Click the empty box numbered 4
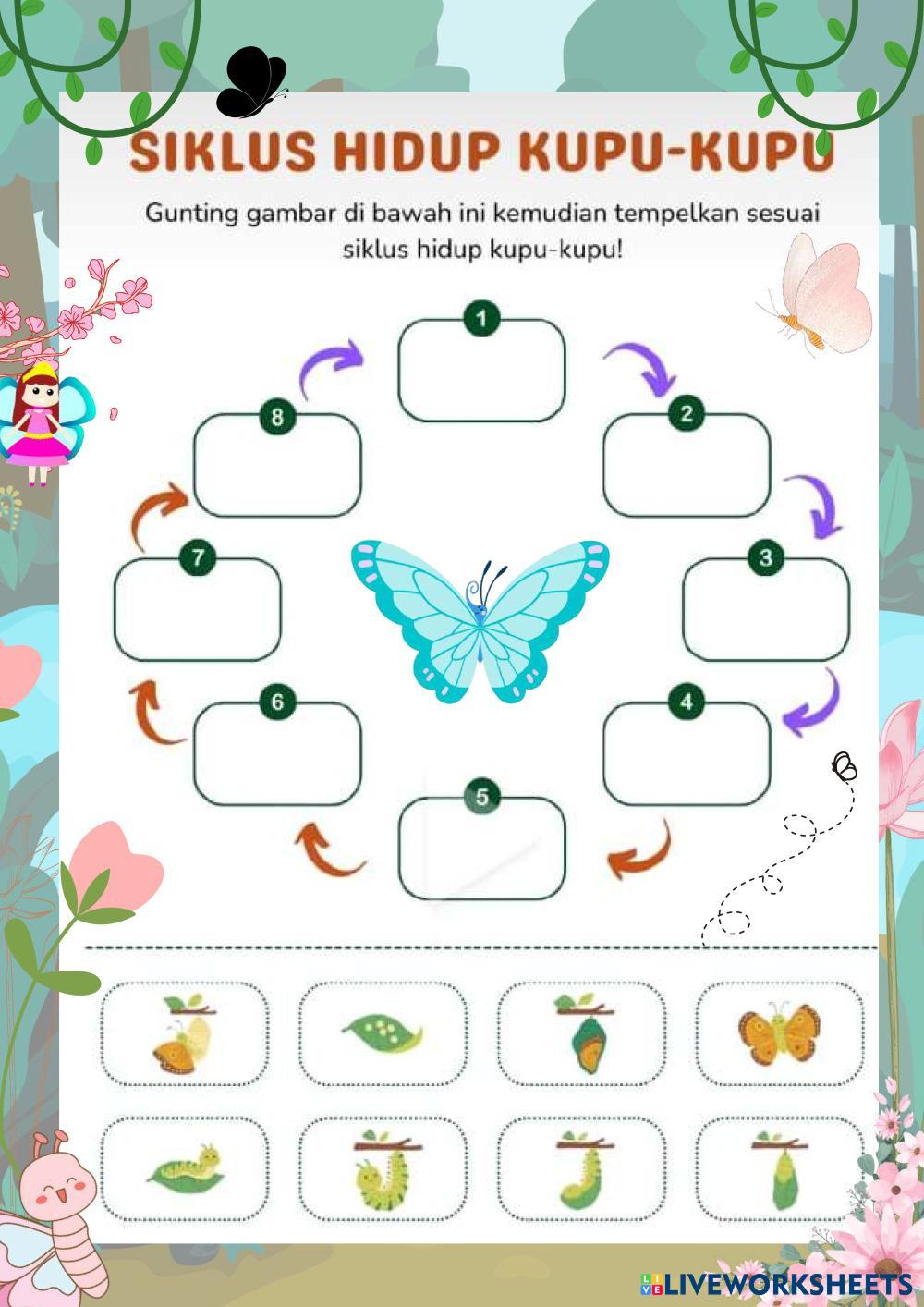The image size is (924, 1307). [686, 754]
